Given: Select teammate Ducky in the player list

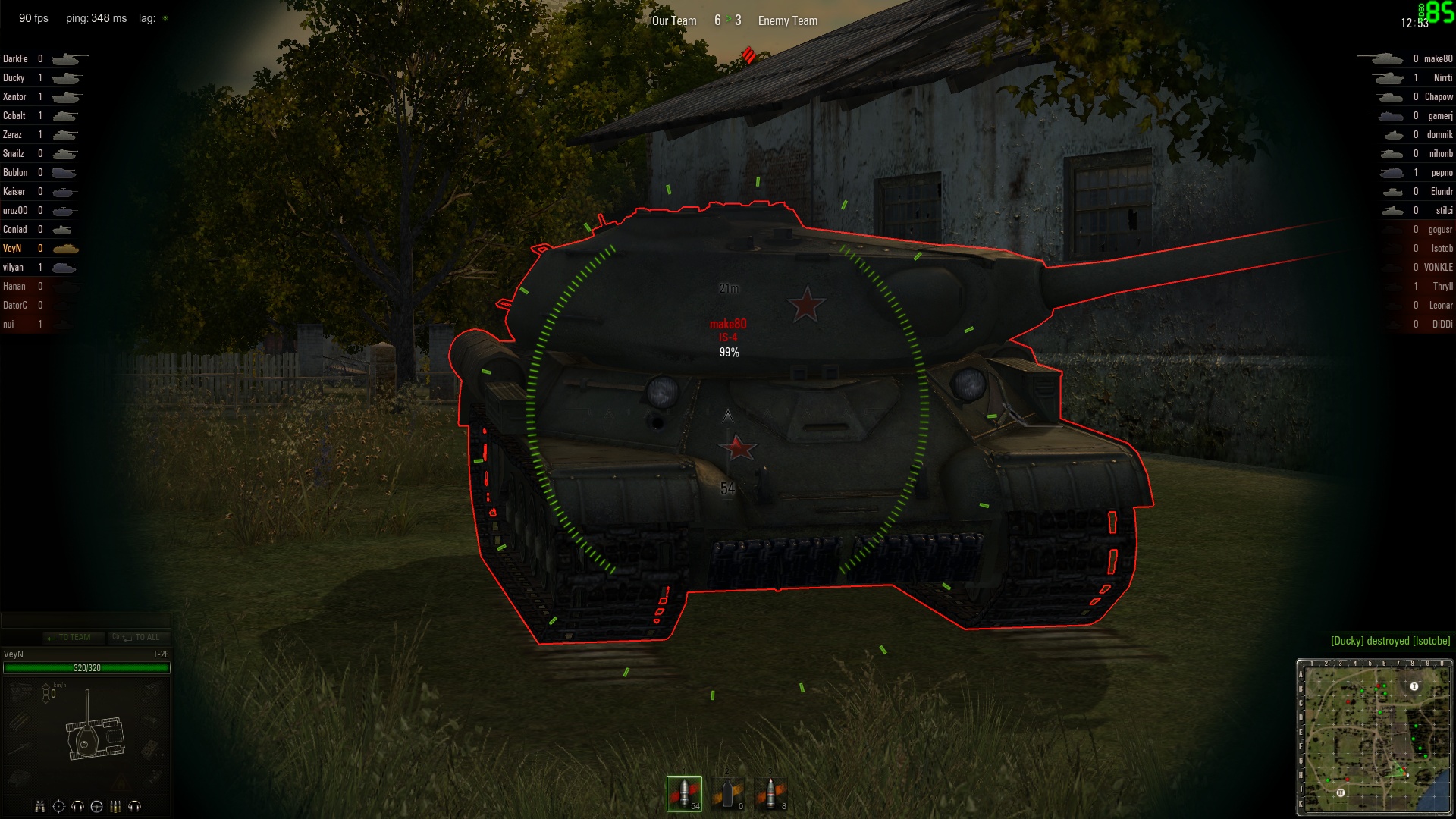Looking at the screenshot, I should 14,77.
